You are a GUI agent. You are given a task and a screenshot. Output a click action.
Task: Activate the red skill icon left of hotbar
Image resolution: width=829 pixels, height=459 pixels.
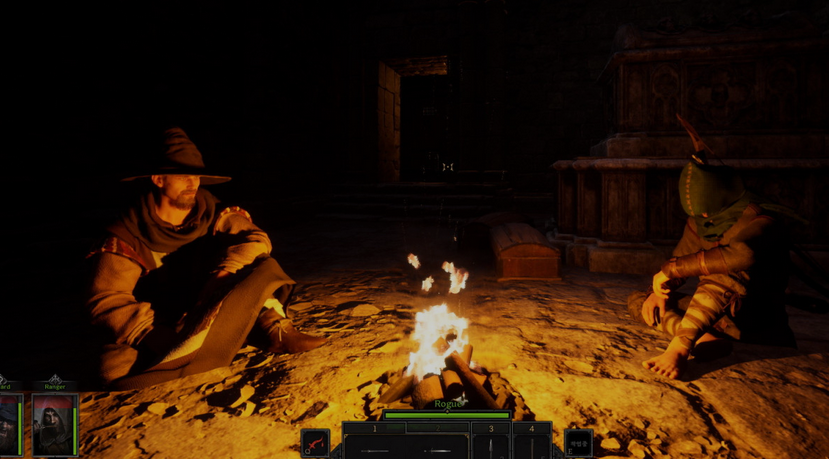(315, 442)
